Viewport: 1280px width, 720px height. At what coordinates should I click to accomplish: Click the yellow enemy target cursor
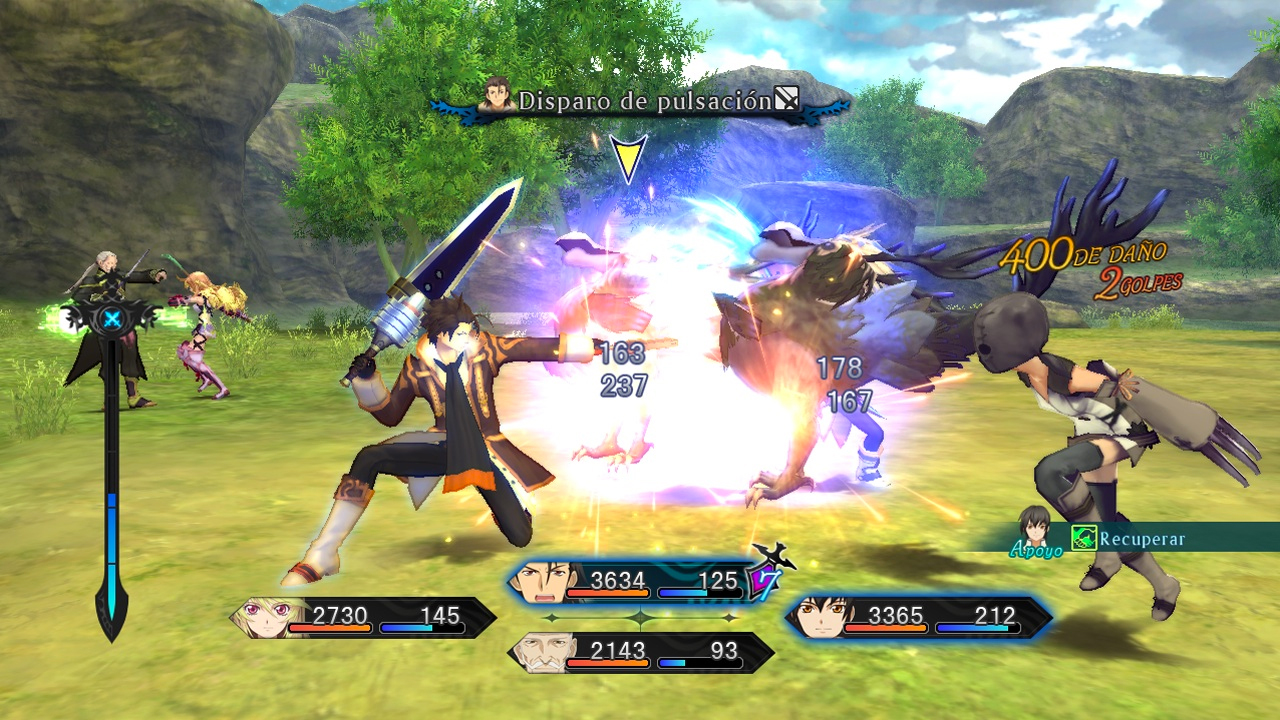(x=628, y=159)
